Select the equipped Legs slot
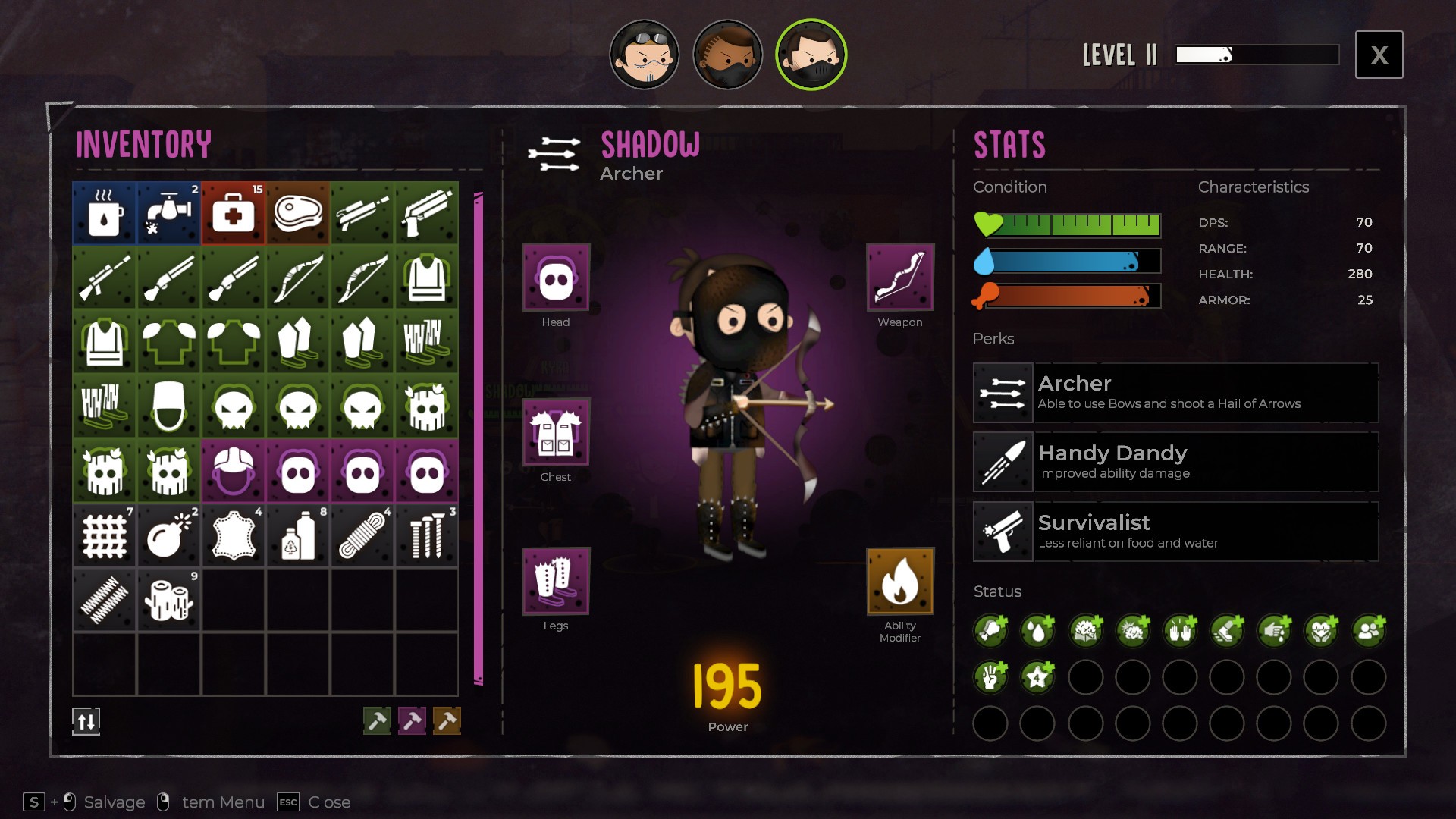Image resolution: width=1456 pixels, height=819 pixels. 556,581
